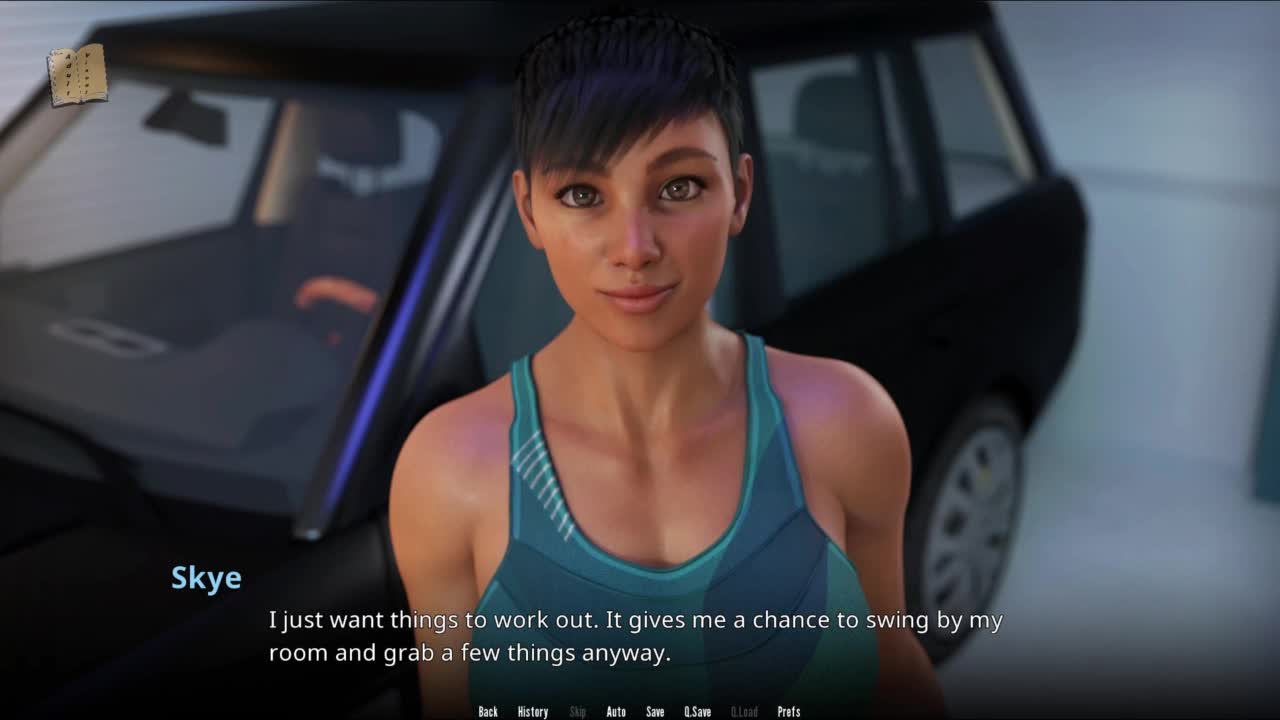Screen dimensions: 1280x720
Task: Open the journal book icon
Action: pyautogui.click(x=77, y=75)
